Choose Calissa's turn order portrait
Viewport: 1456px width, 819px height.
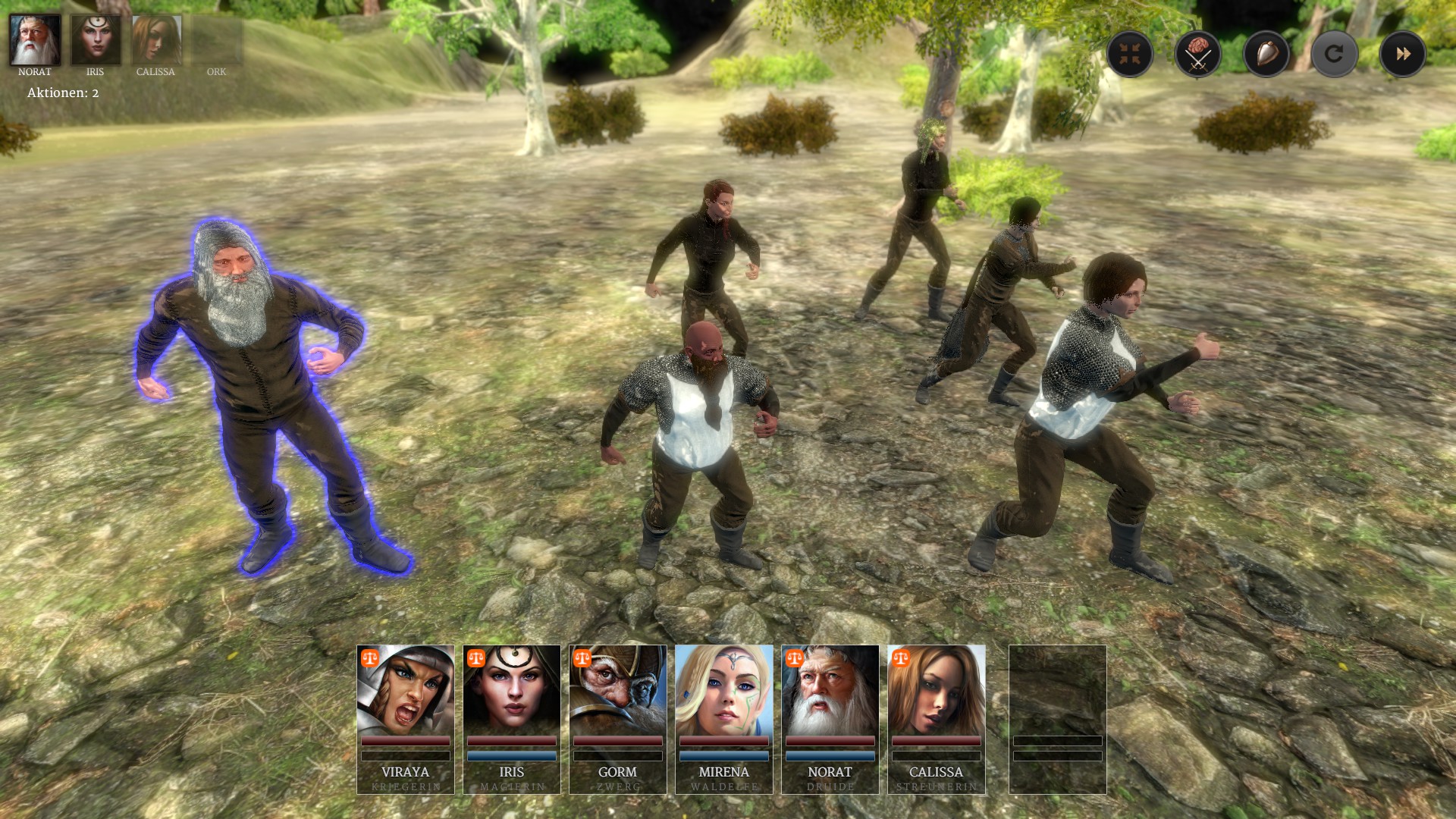[x=156, y=40]
